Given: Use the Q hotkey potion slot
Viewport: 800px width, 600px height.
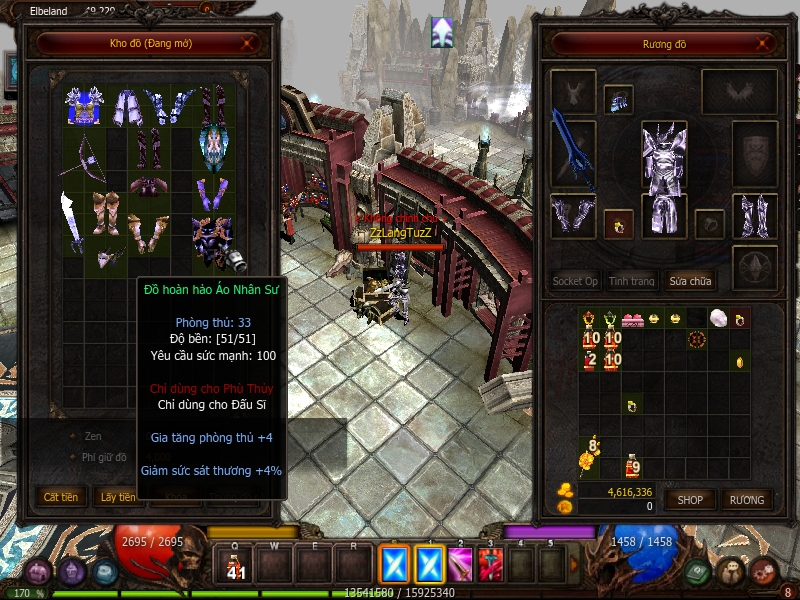Looking at the screenshot, I should pyautogui.click(x=236, y=565).
